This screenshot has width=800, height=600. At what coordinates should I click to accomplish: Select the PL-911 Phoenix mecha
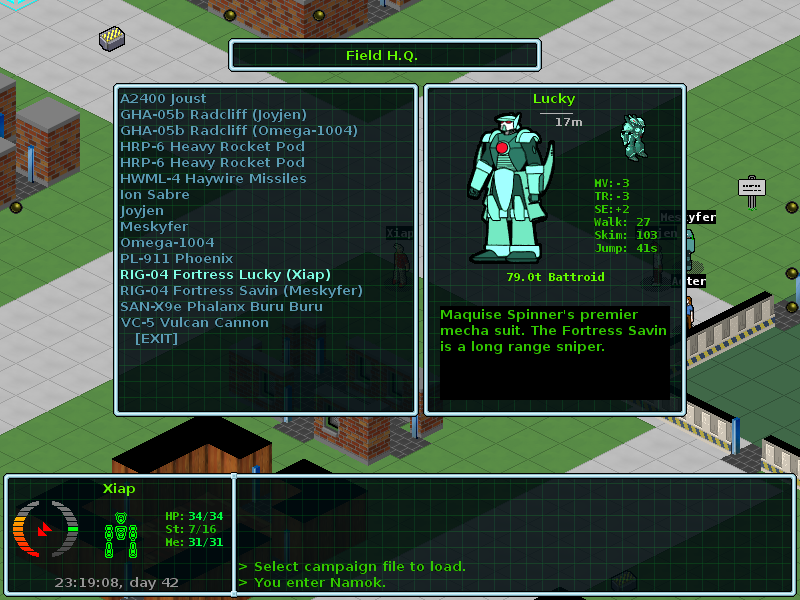[176, 259]
